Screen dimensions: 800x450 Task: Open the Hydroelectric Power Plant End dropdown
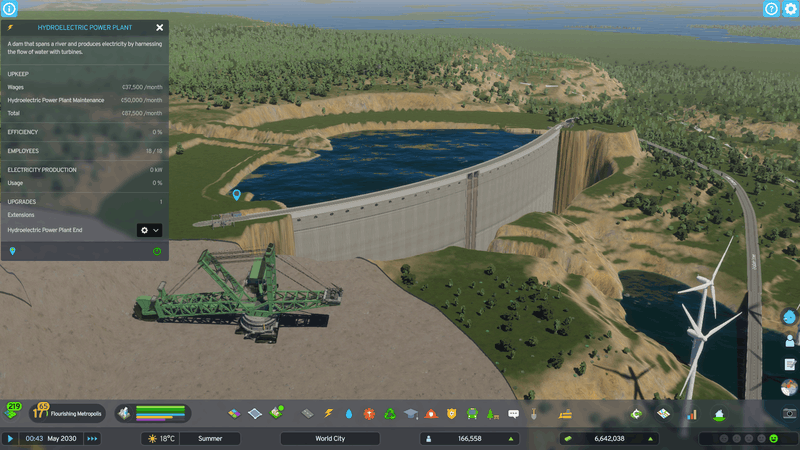point(149,230)
